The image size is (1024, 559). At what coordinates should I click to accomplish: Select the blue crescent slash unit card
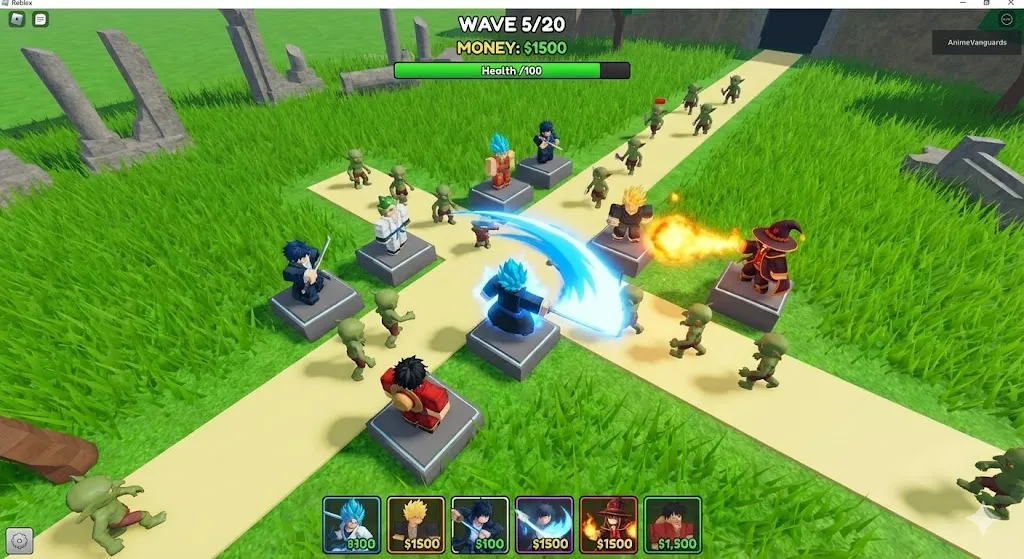point(543,525)
